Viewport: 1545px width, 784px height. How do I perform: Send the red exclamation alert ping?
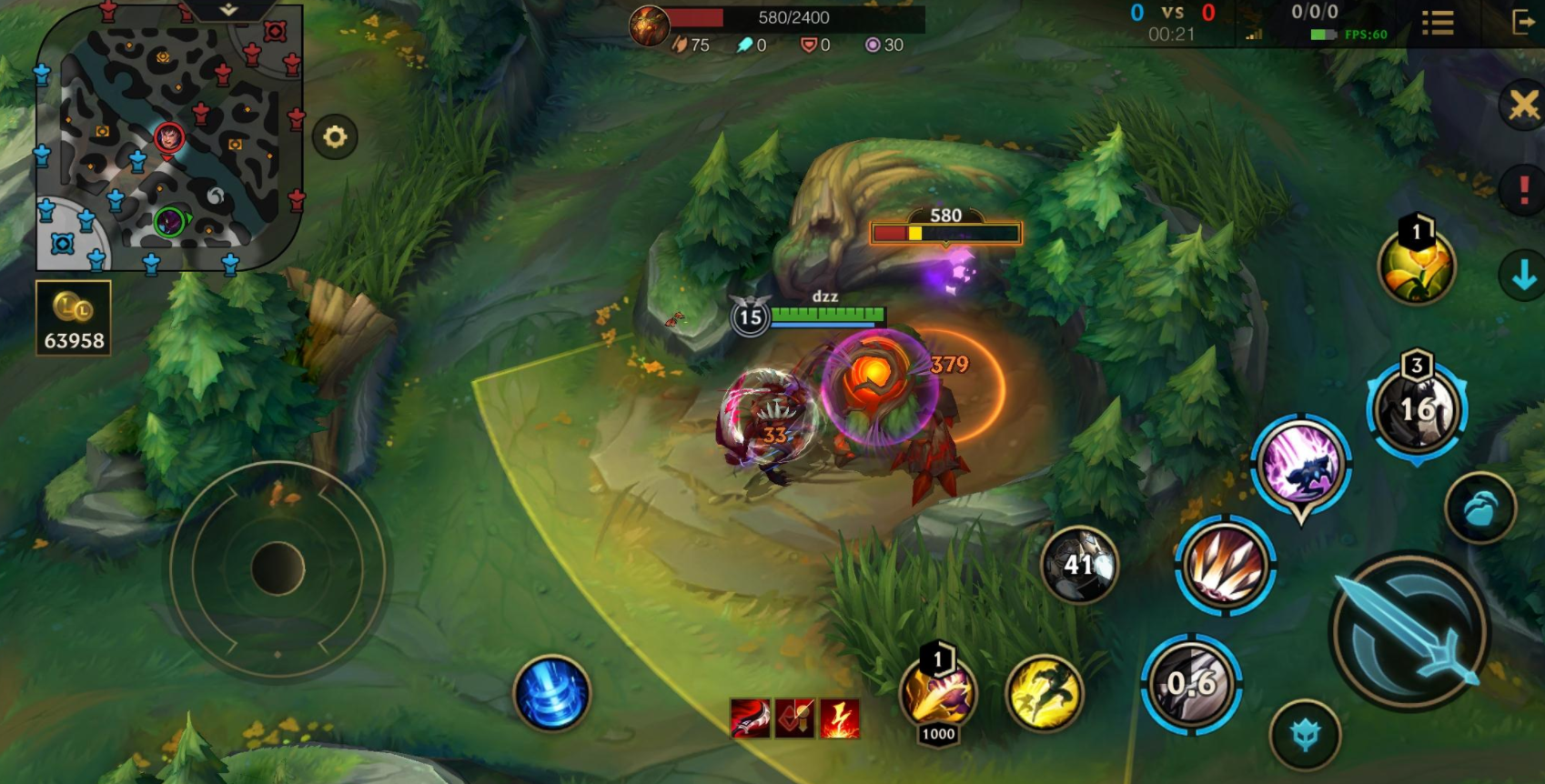(1523, 189)
